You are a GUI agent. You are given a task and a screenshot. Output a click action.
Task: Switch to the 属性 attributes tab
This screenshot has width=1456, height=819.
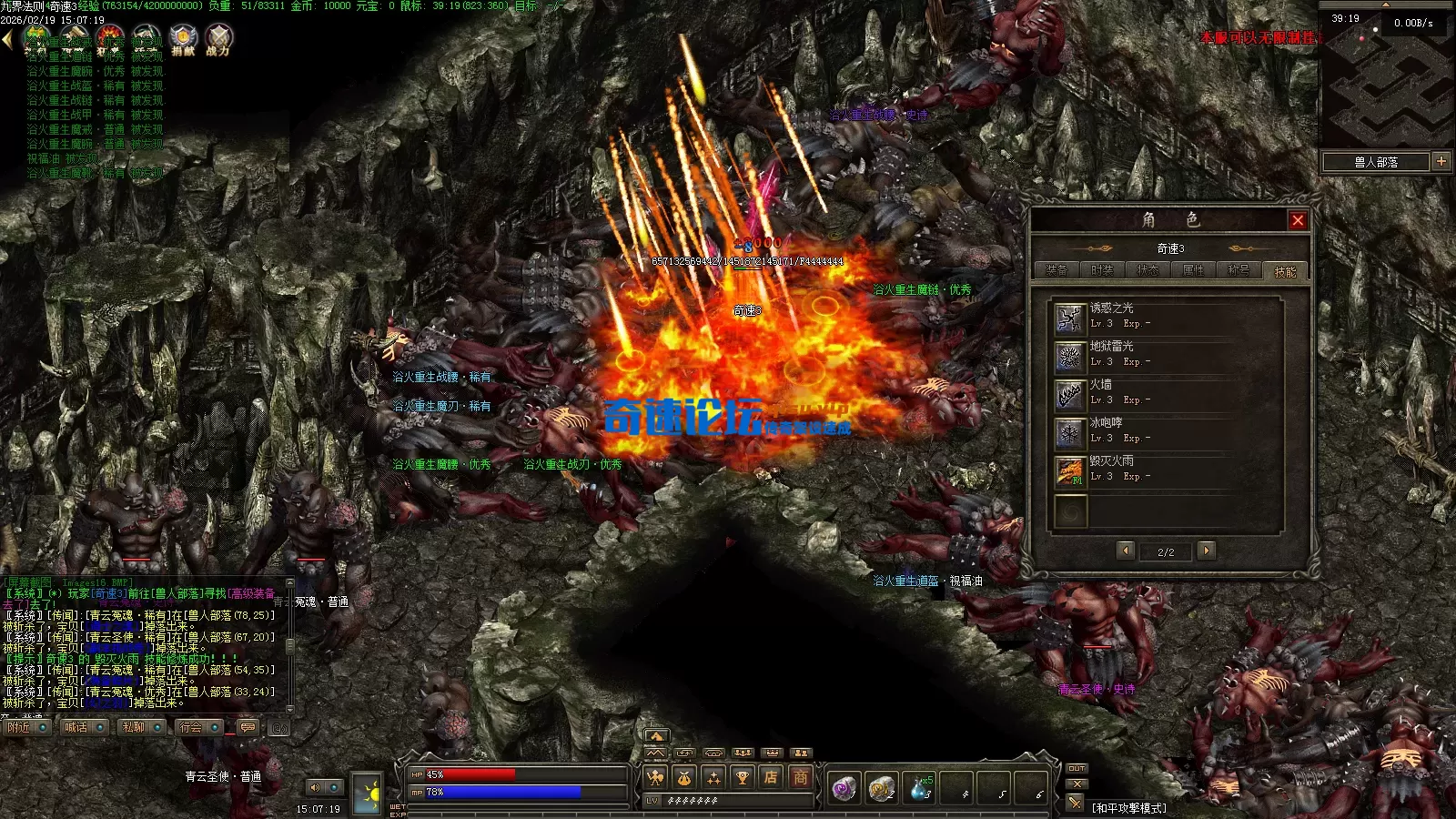pos(1193,270)
